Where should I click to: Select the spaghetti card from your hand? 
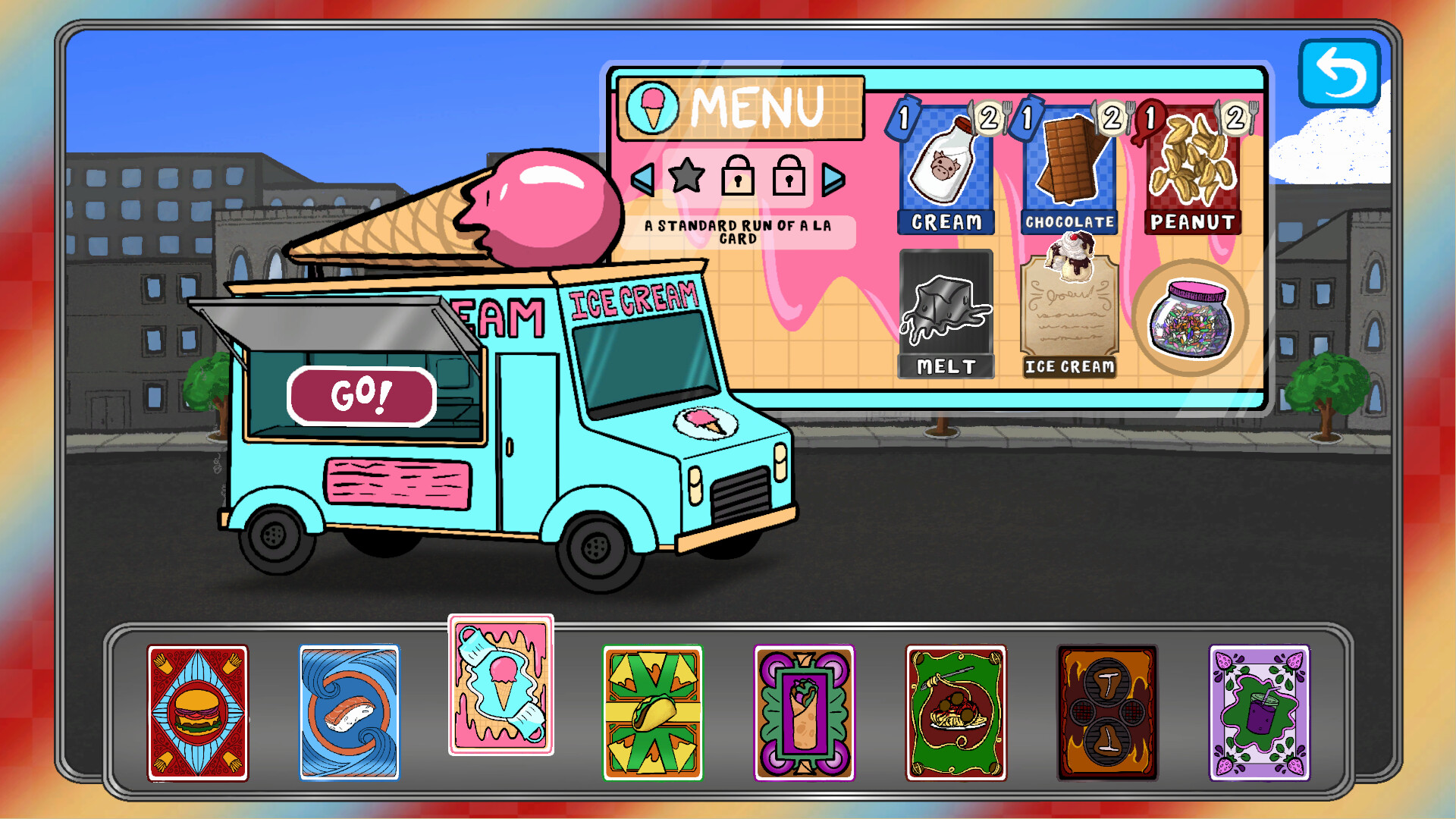[x=957, y=713]
